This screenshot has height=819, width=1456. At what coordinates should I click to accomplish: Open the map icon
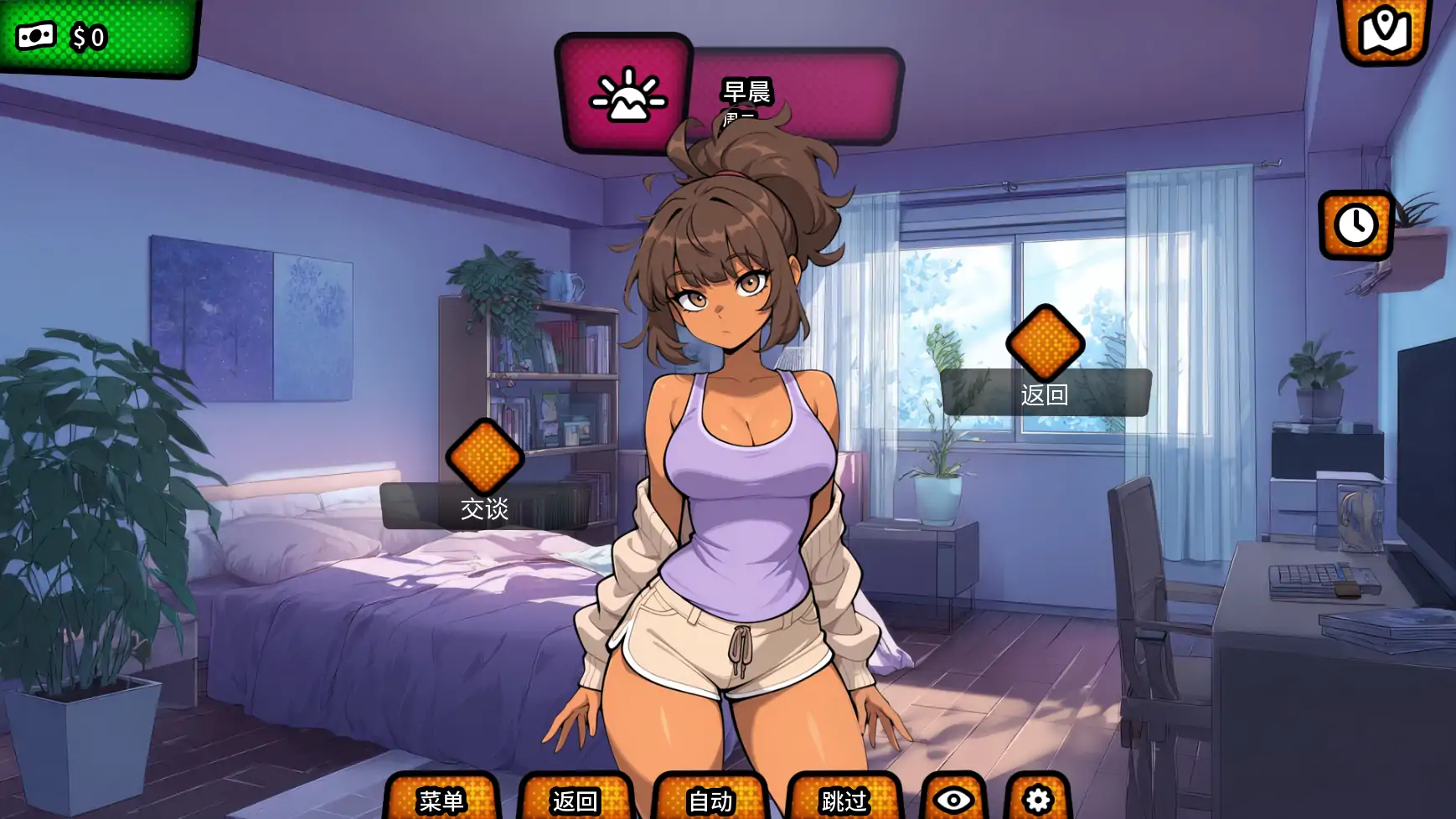pyautogui.click(x=1386, y=30)
